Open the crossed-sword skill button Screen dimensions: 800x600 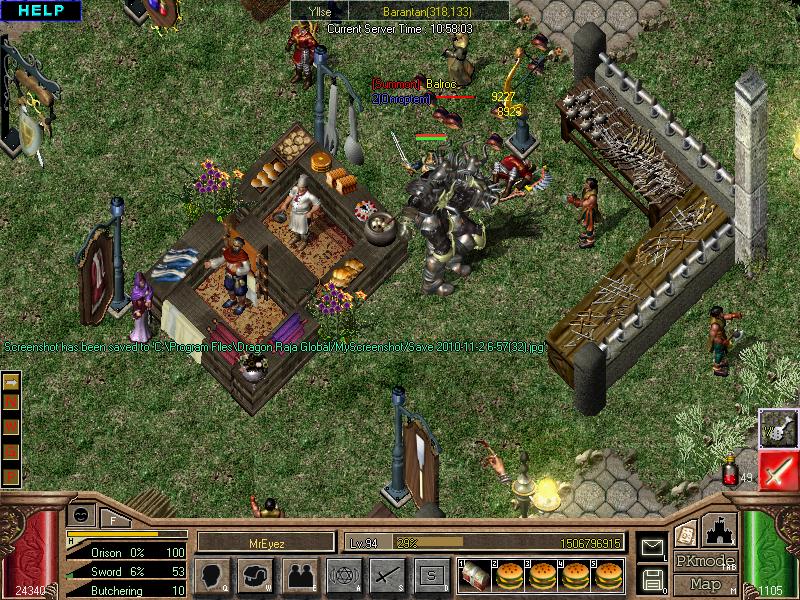(387, 574)
